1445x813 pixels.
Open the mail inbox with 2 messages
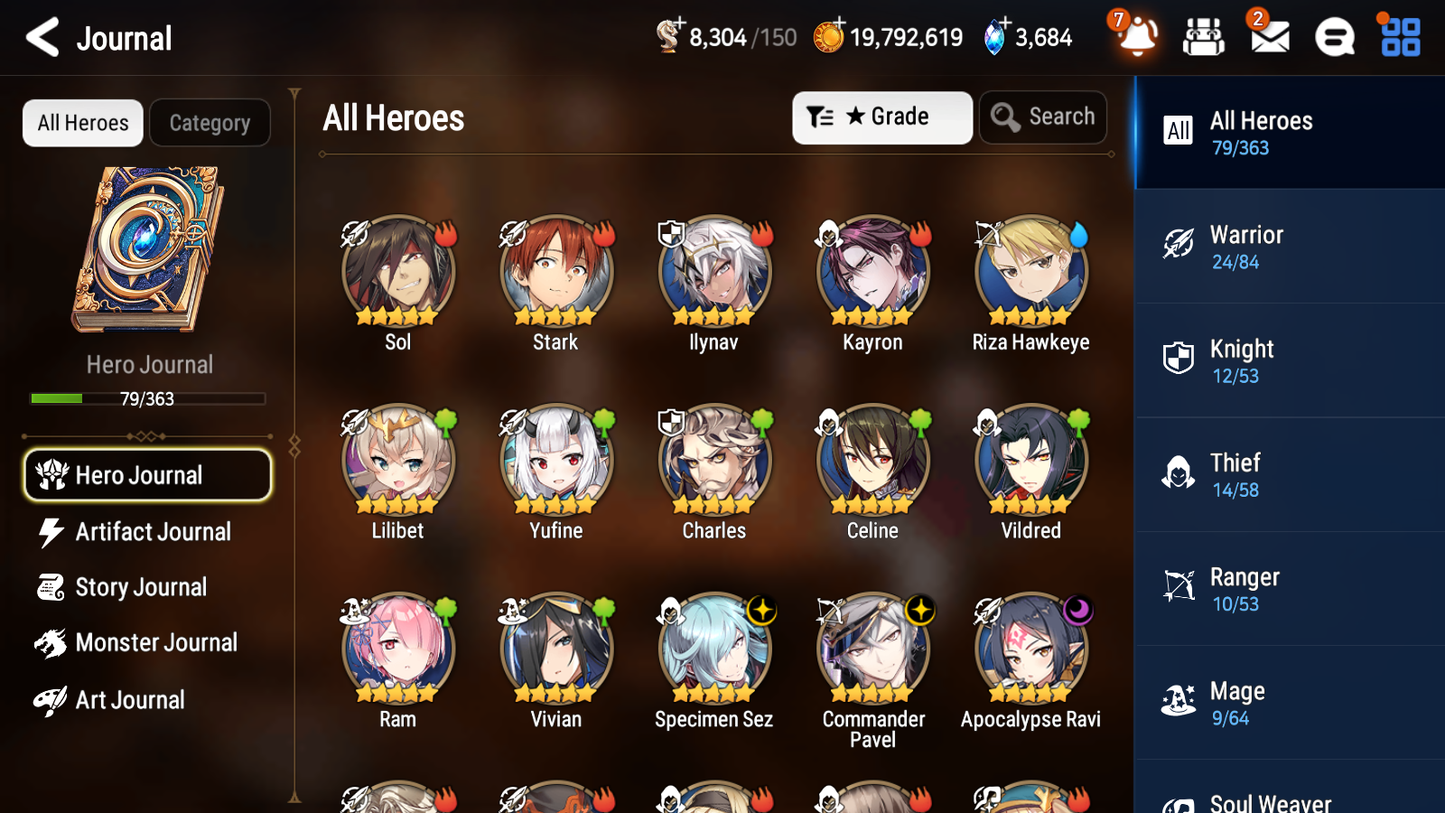pyautogui.click(x=1268, y=36)
